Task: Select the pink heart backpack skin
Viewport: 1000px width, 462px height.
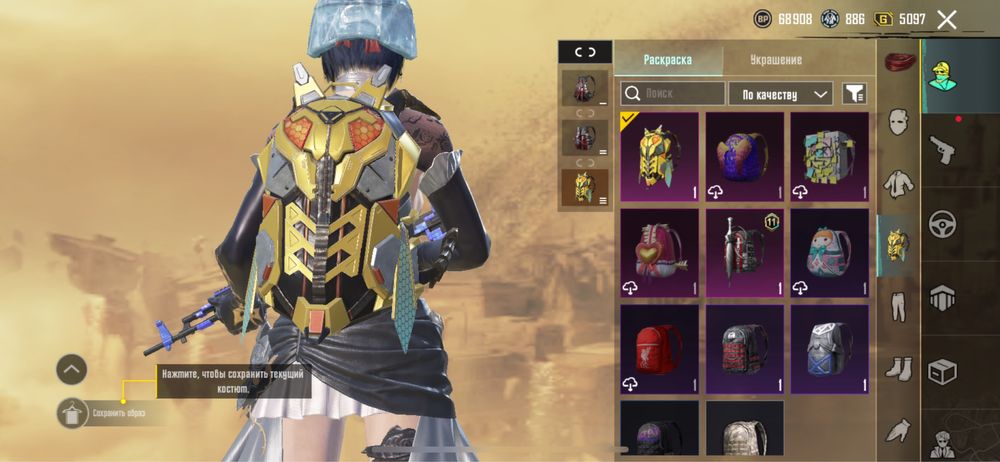Action: [659, 251]
